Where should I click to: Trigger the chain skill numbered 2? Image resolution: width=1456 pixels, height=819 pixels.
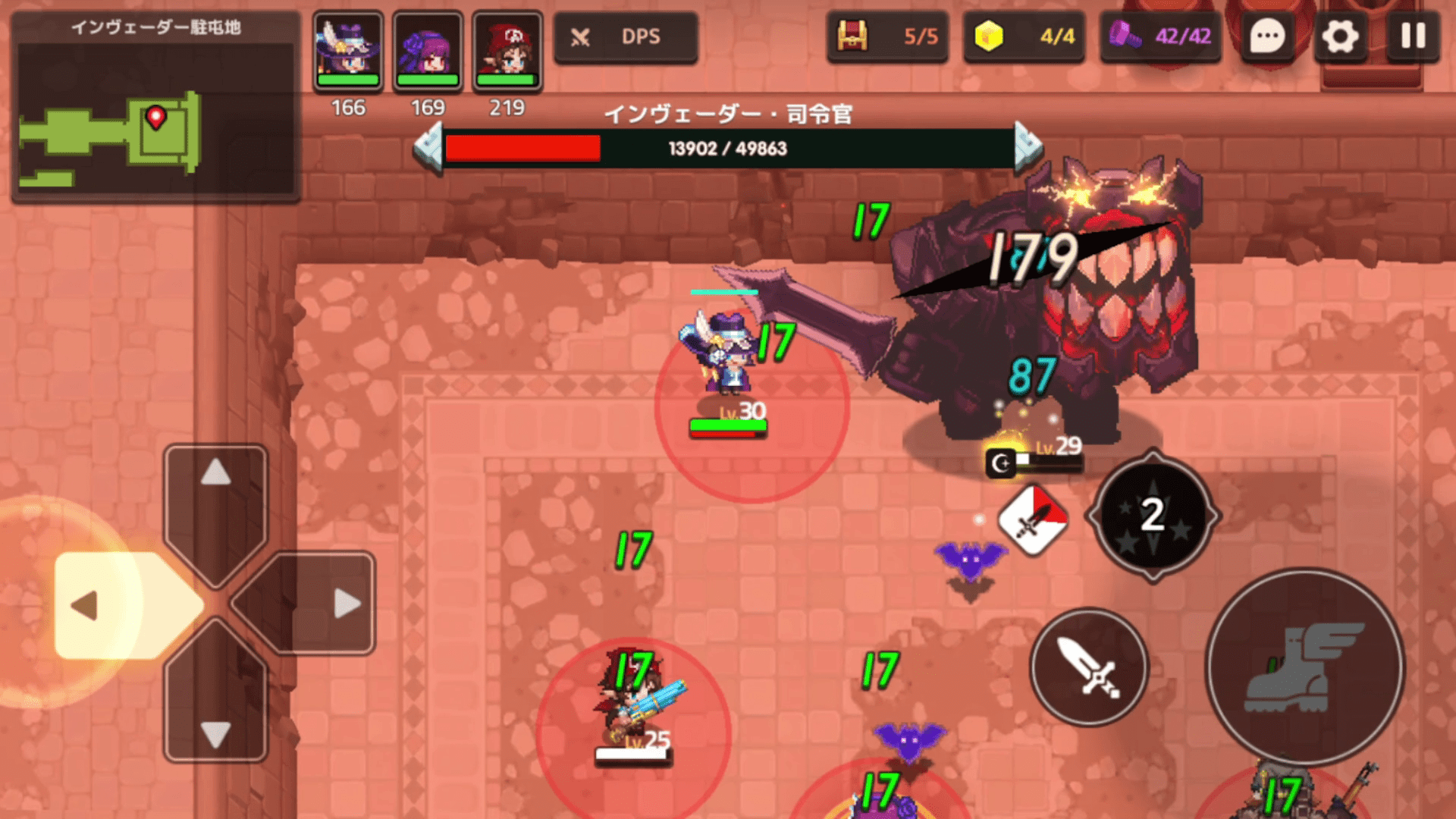coord(1153,516)
